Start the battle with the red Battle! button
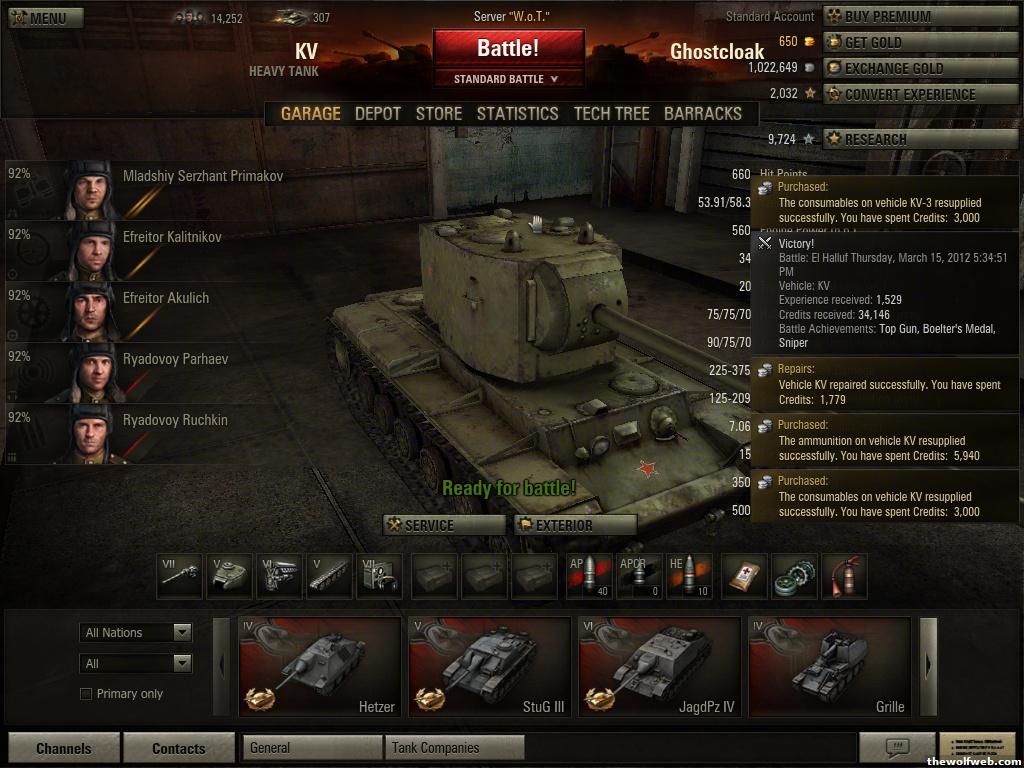1024x768 pixels. (x=508, y=48)
